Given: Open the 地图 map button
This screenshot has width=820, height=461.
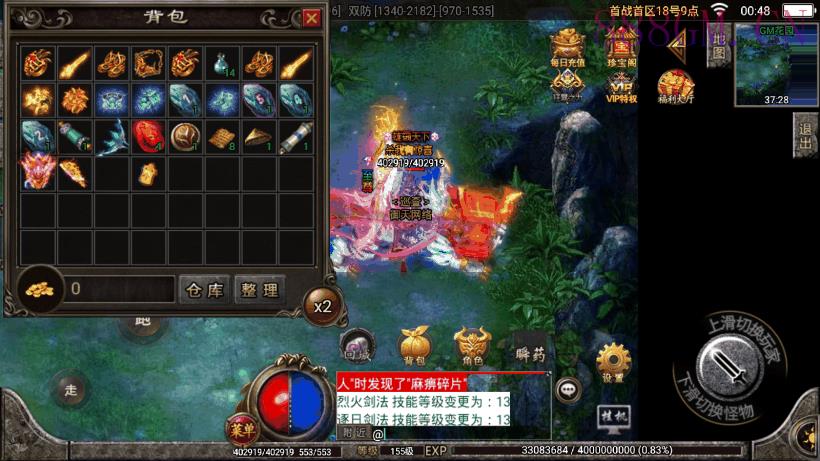Looking at the screenshot, I should pos(718,43).
